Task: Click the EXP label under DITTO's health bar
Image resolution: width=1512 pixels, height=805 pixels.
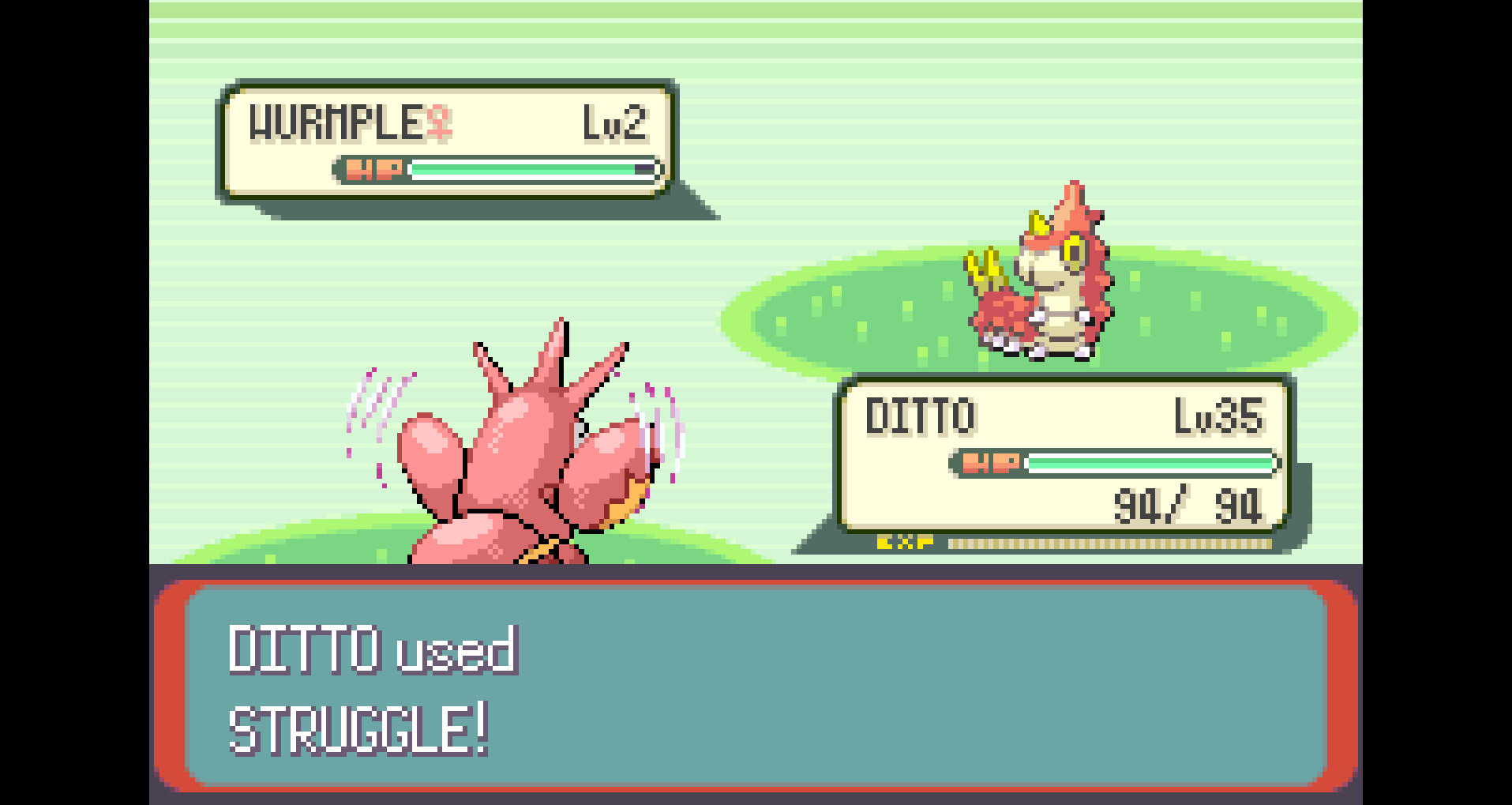Action: (x=905, y=542)
